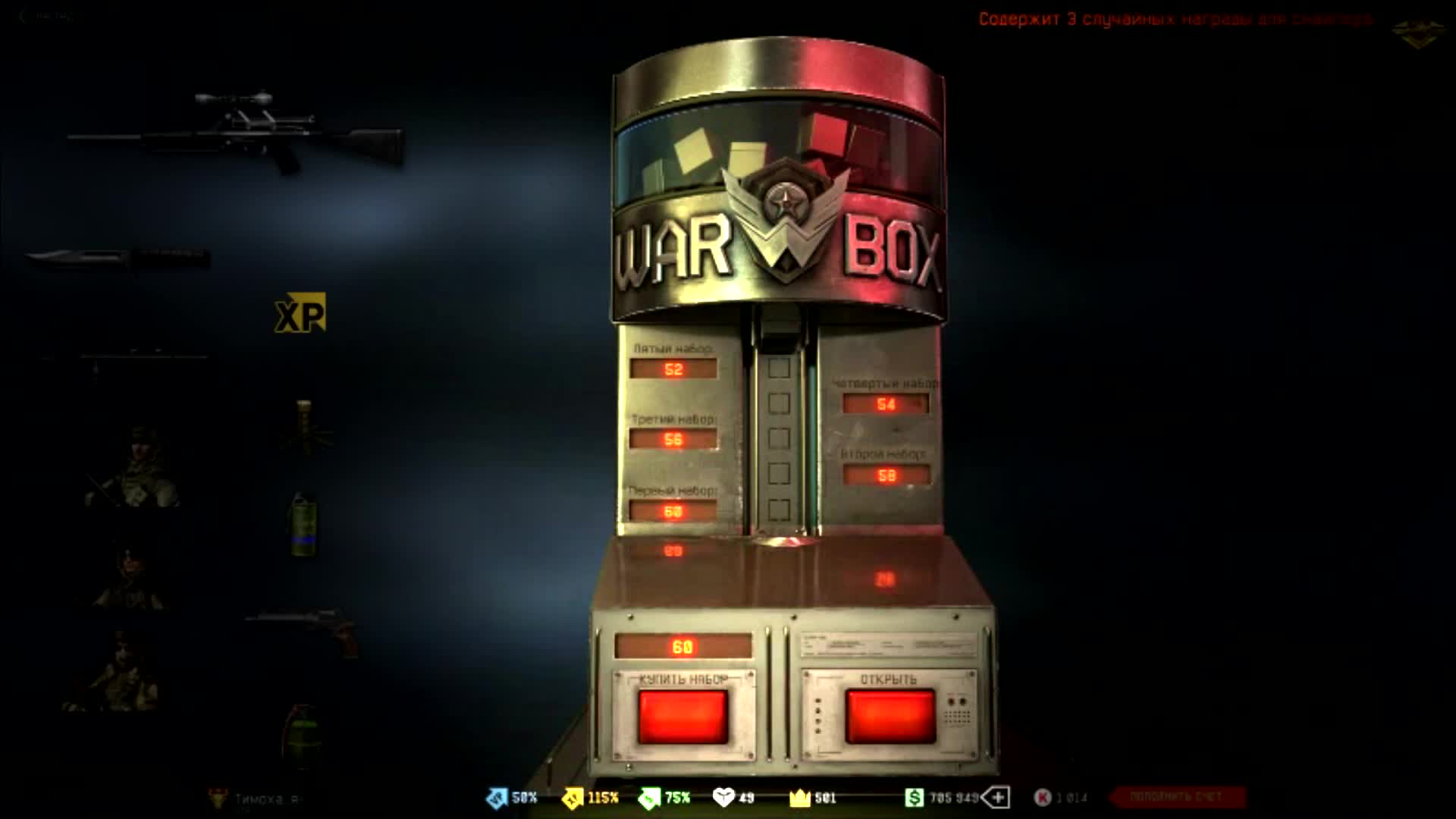Image resolution: width=1456 pixels, height=819 pixels.
Task: Click the green dollar currency icon
Action: click(x=914, y=797)
